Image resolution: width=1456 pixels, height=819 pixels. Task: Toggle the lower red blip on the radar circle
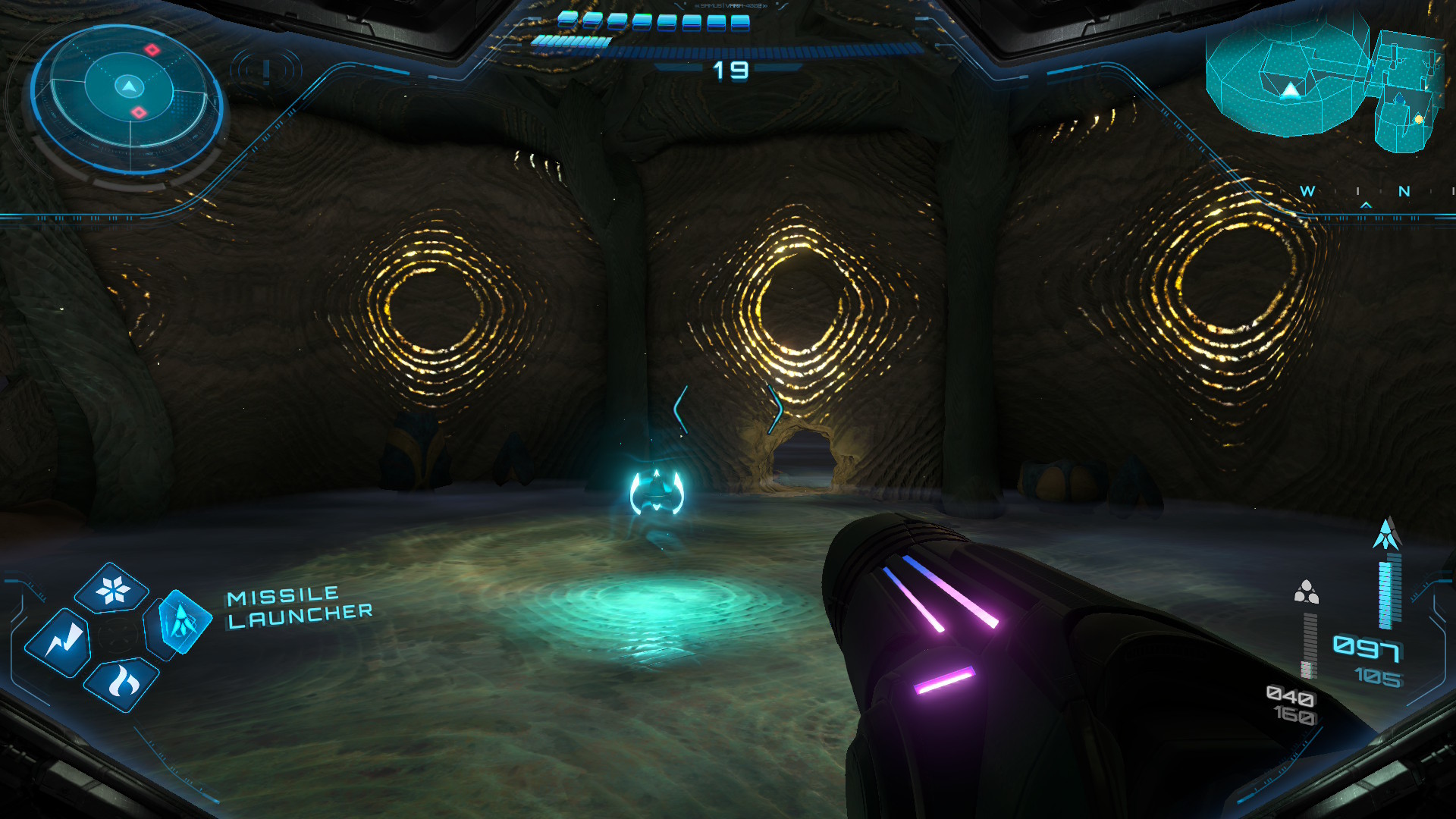pyautogui.click(x=138, y=112)
